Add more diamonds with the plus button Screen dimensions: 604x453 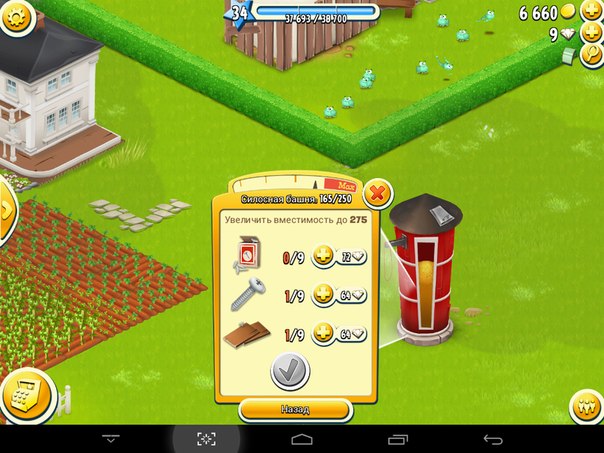pos(592,35)
